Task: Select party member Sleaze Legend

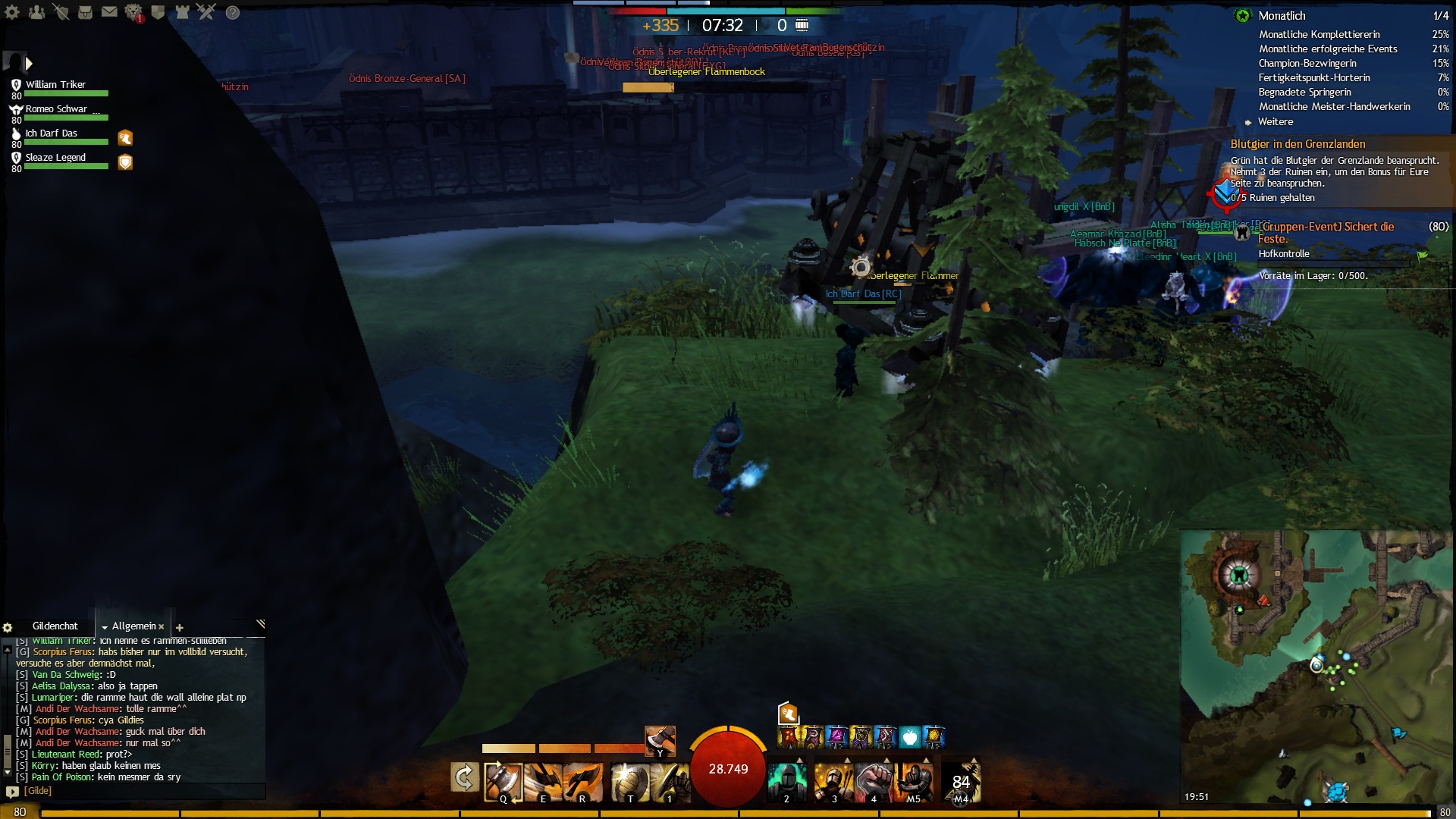Action: coord(55,158)
